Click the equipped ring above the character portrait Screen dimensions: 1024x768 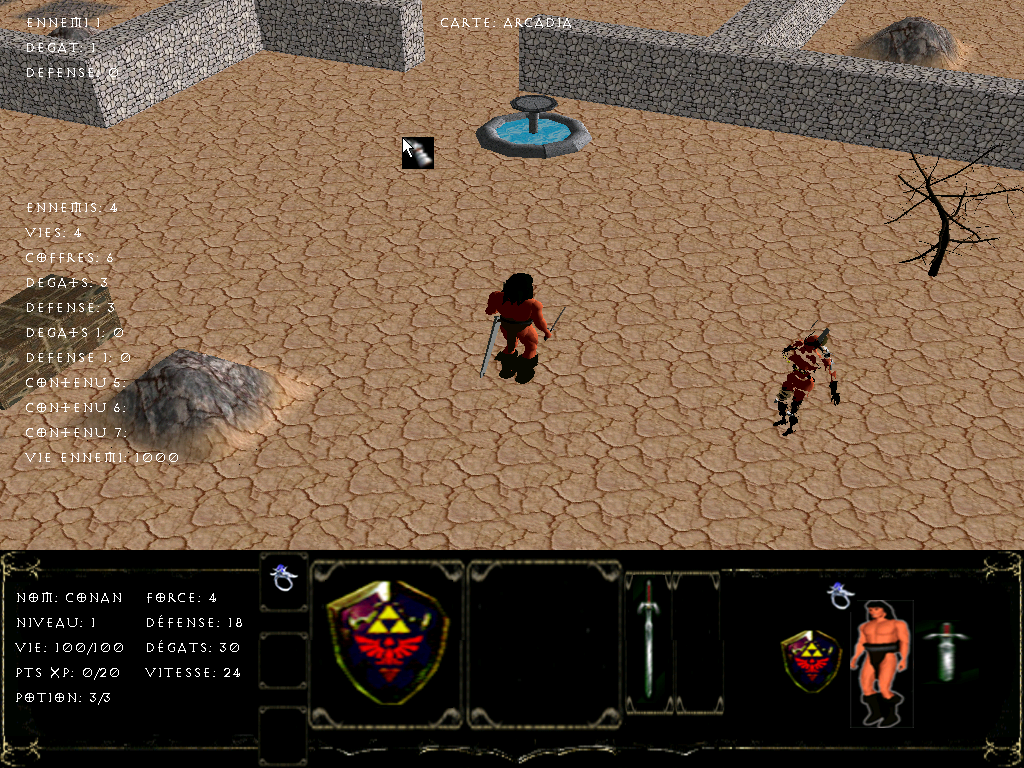(x=840, y=595)
